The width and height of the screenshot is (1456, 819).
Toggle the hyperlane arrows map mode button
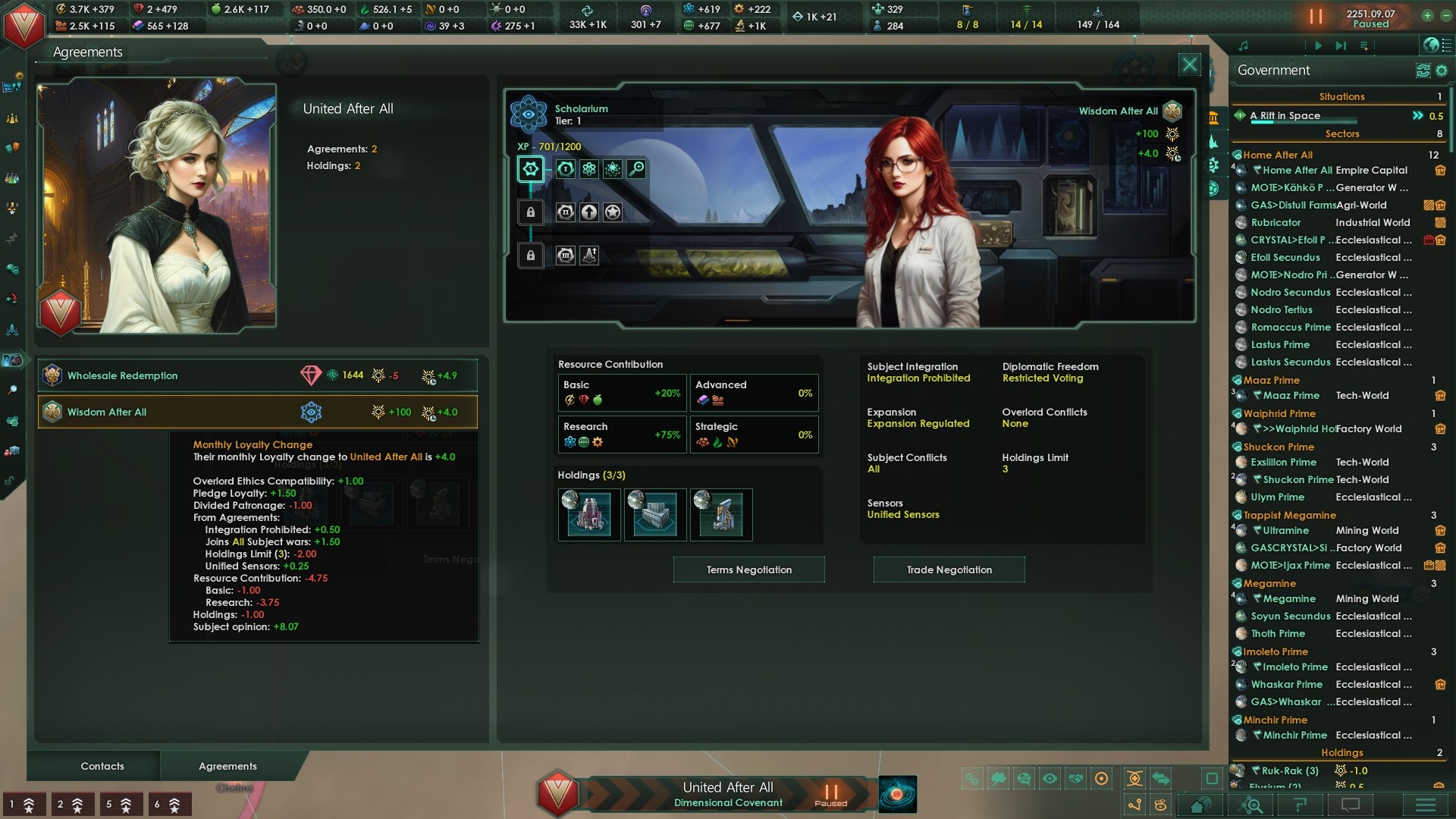pyautogui.click(x=1161, y=777)
